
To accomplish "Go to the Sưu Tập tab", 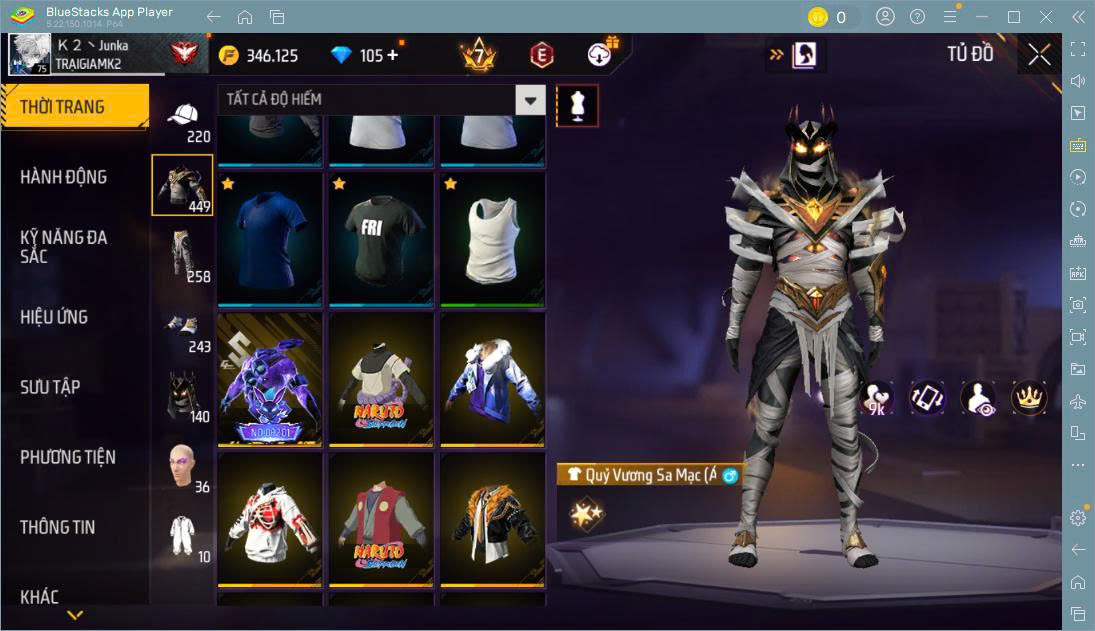I will click(x=50, y=387).
